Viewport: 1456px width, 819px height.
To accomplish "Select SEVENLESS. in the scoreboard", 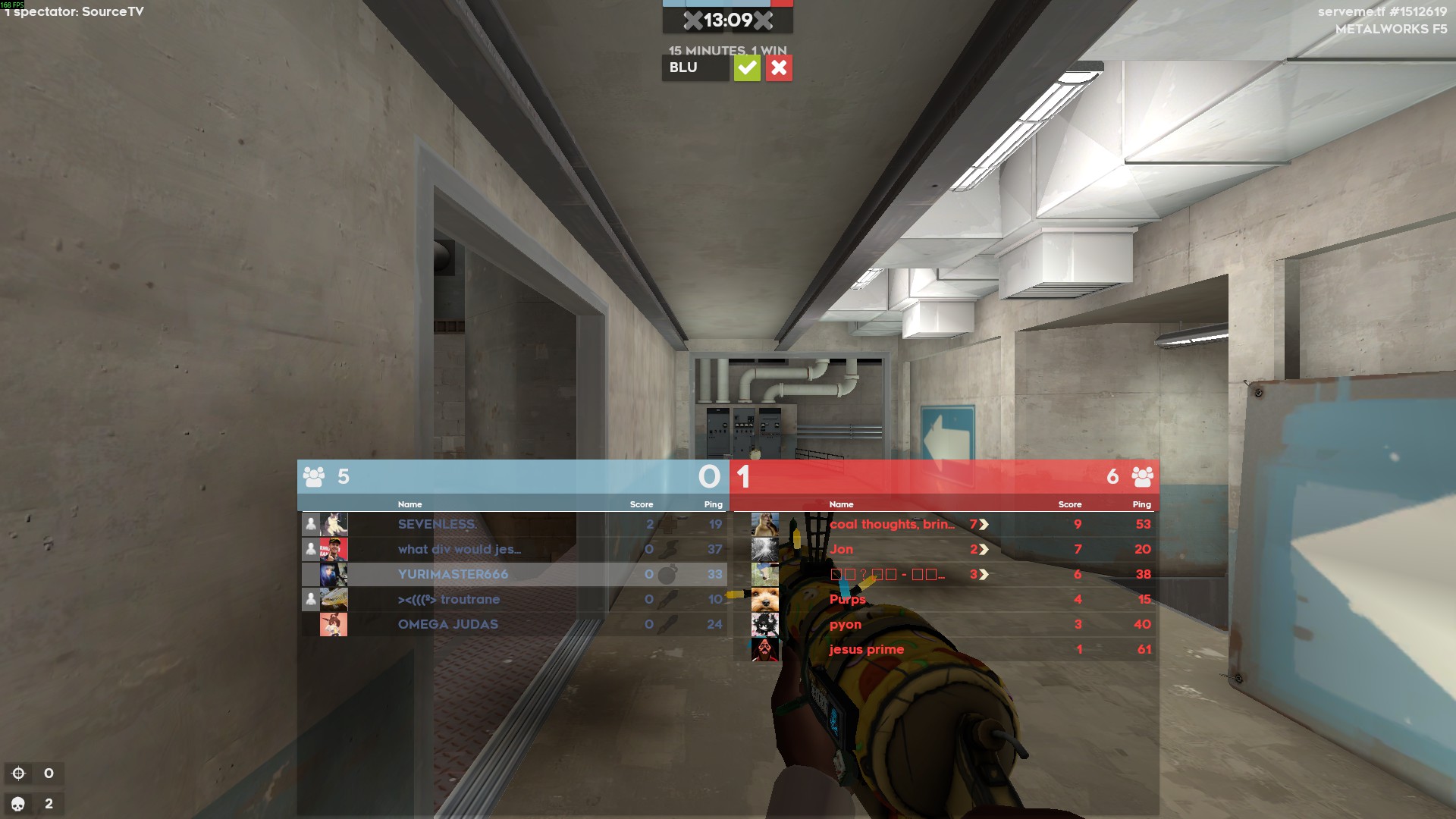I will click(437, 524).
